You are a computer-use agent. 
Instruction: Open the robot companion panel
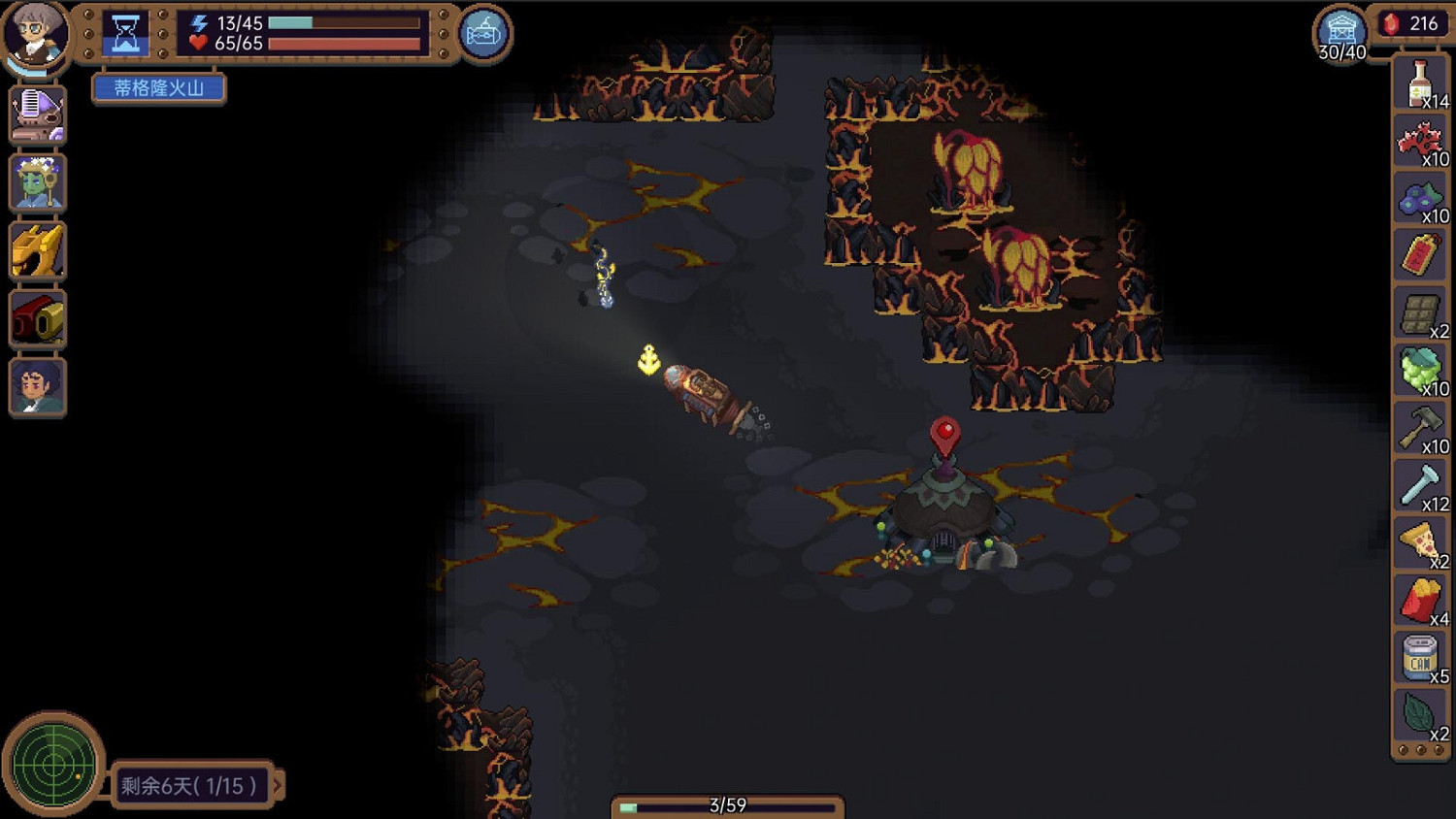[37, 115]
